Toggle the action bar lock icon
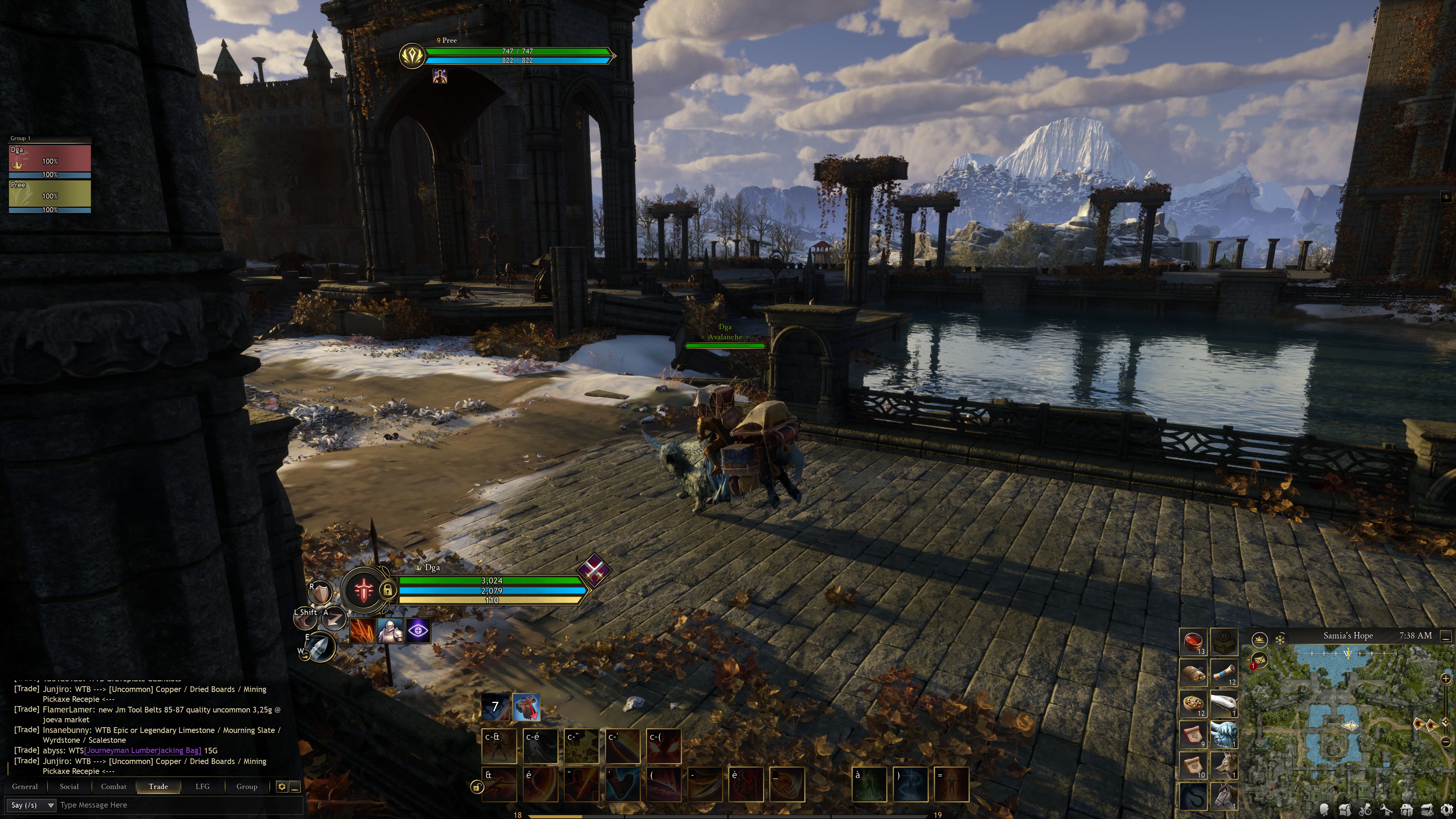This screenshot has width=1456, height=819. point(477,787)
